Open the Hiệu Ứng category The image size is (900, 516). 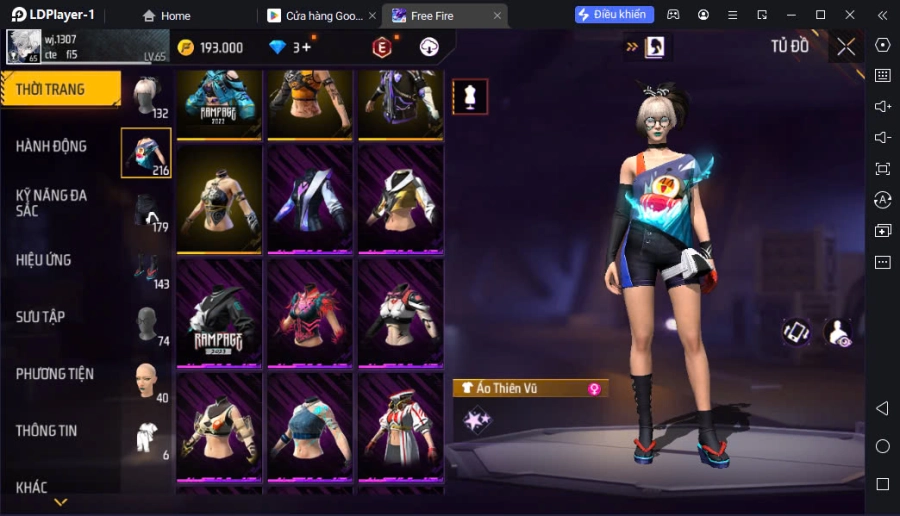click(x=44, y=260)
